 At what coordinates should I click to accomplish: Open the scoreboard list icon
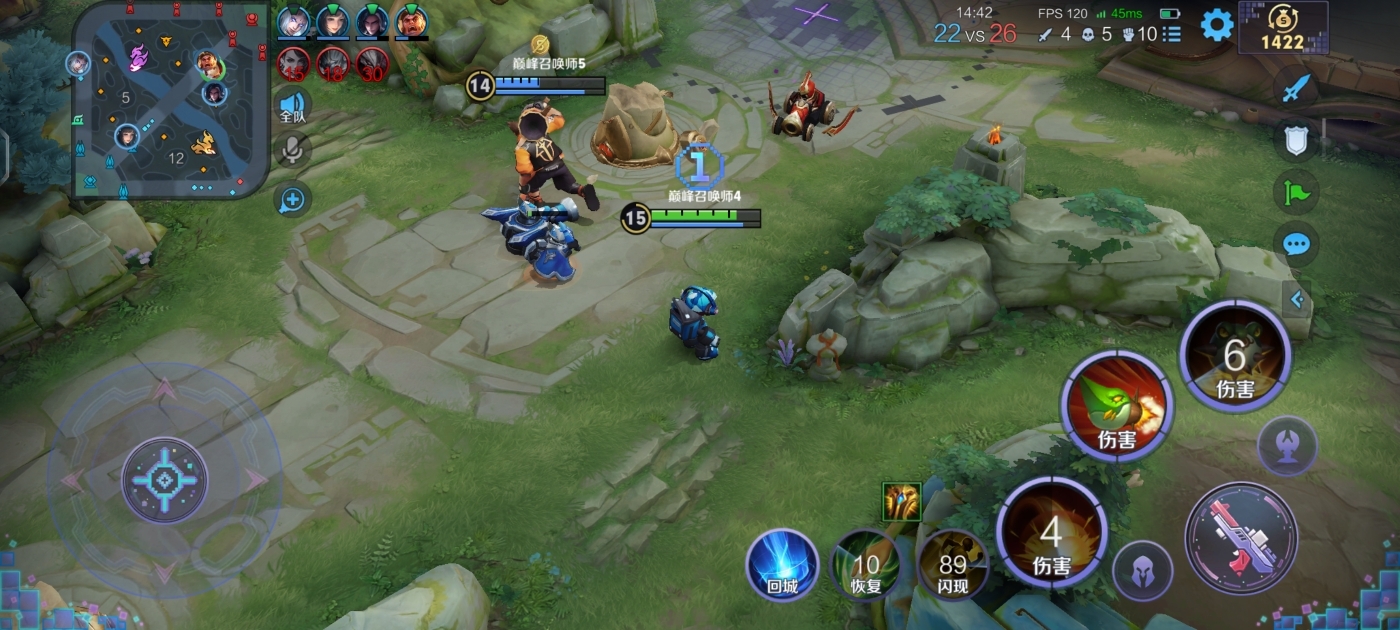tap(1172, 34)
